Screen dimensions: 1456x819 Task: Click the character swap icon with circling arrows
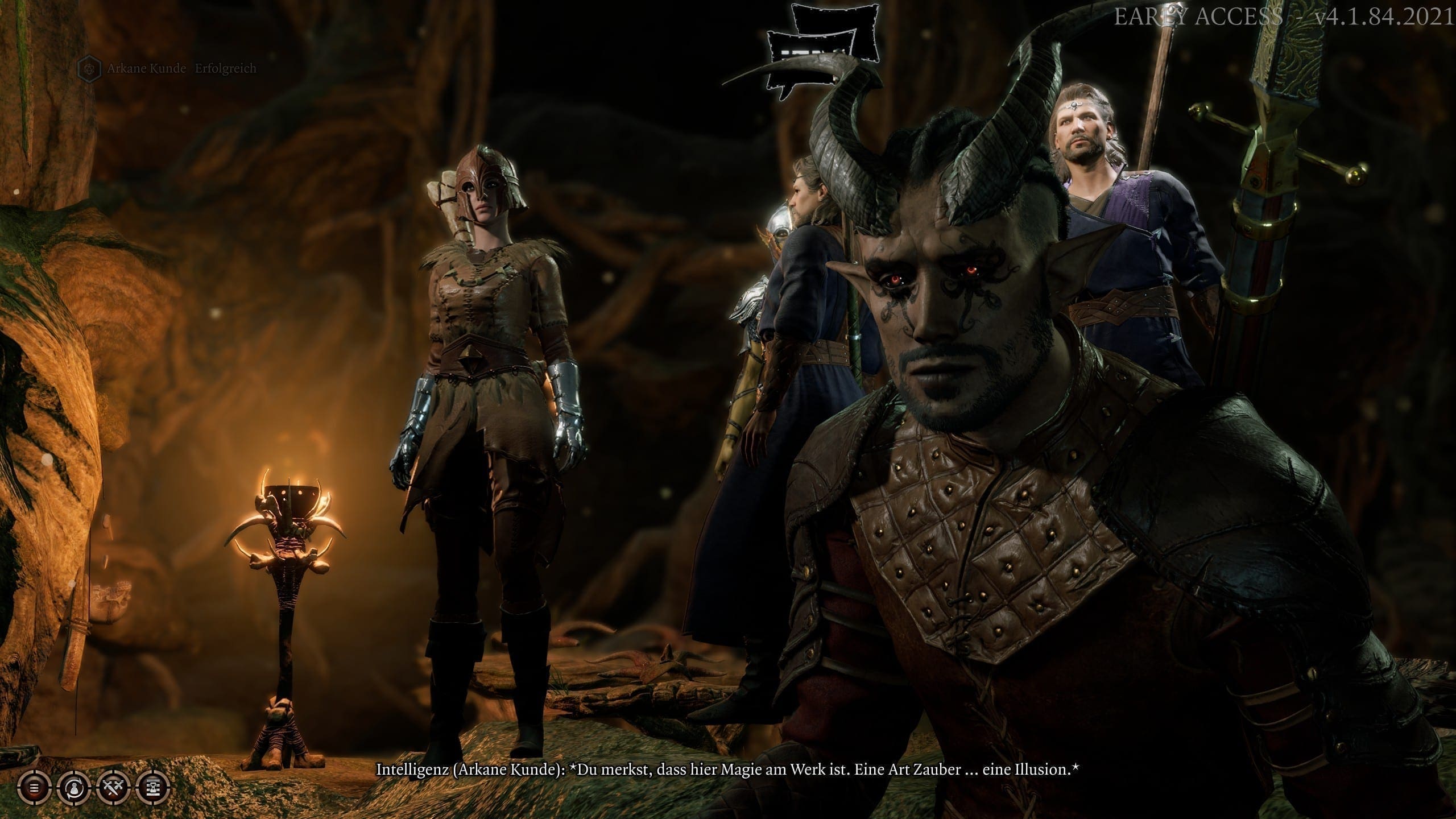coord(74,788)
